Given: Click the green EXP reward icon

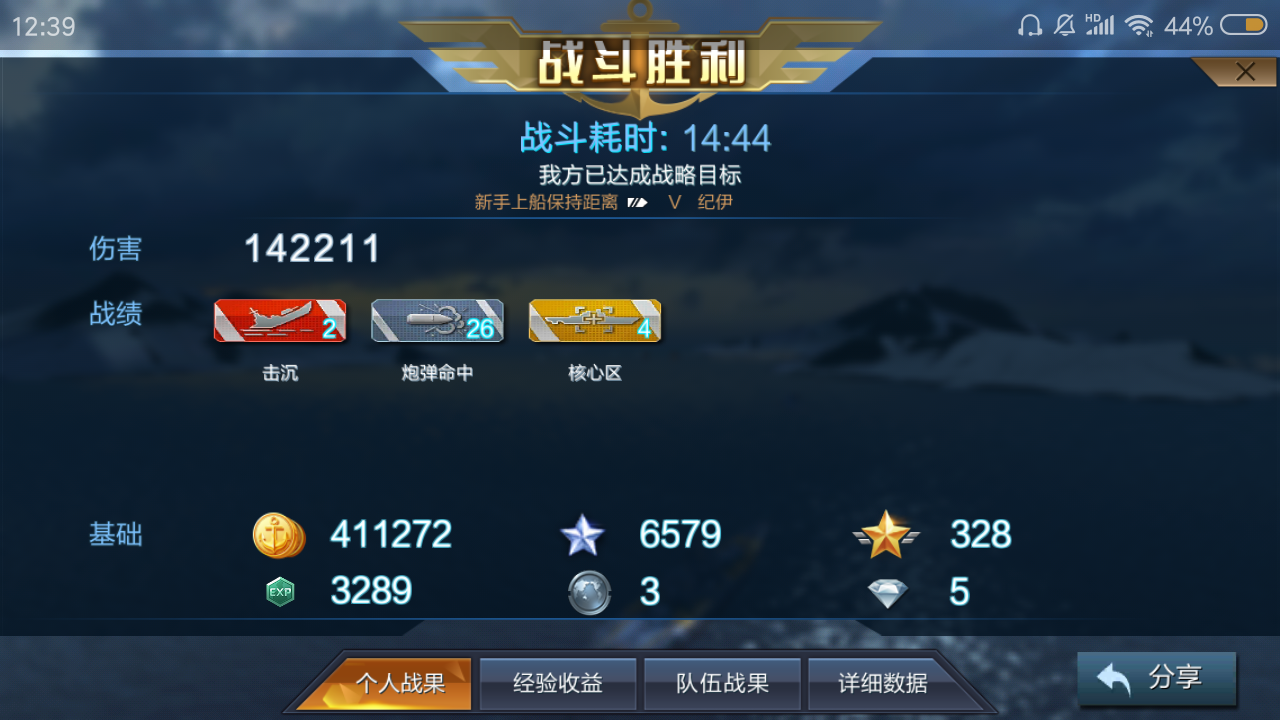Looking at the screenshot, I should pos(280,591).
